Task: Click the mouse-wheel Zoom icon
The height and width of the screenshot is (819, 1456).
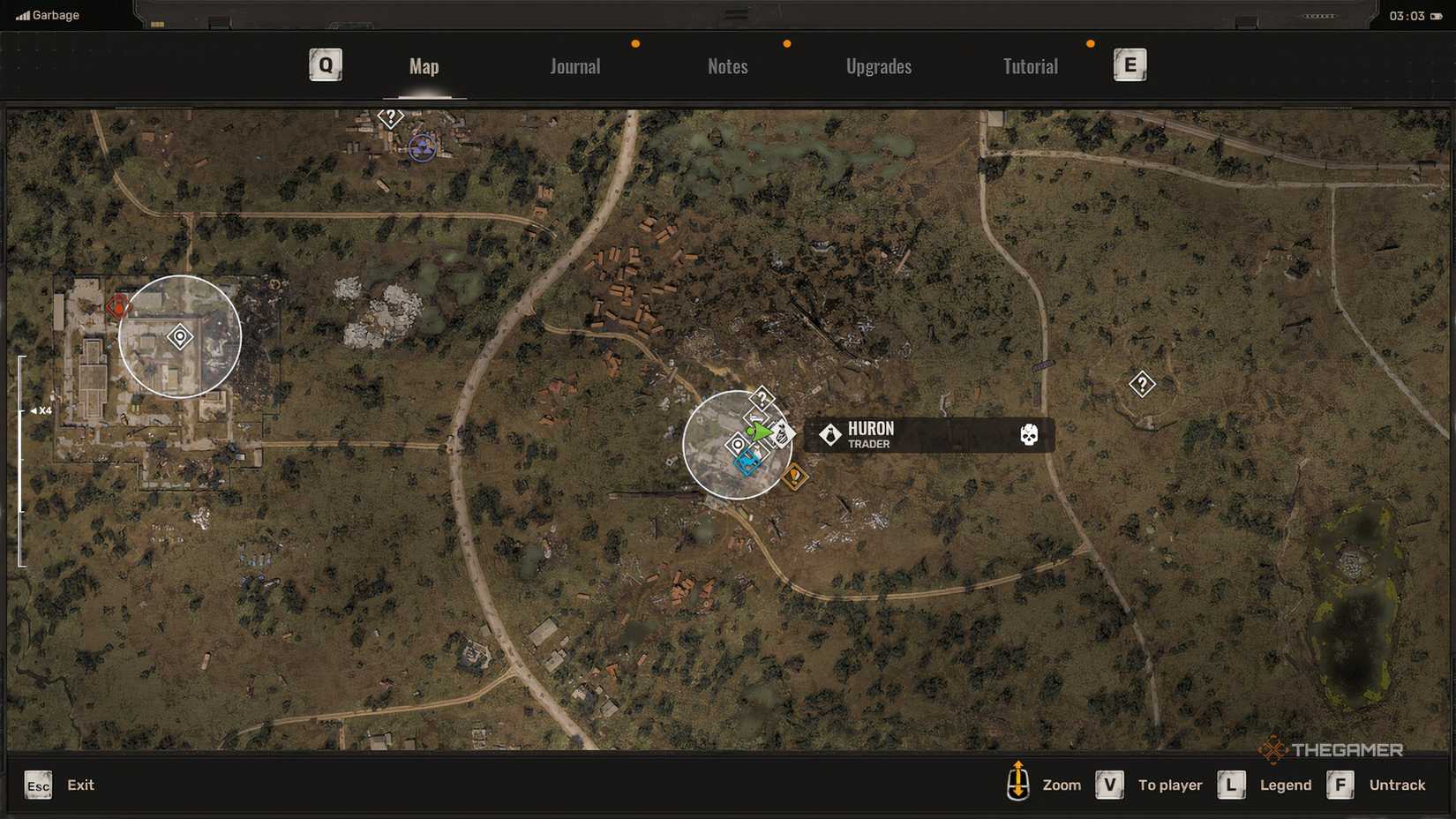Action: point(1020,784)
